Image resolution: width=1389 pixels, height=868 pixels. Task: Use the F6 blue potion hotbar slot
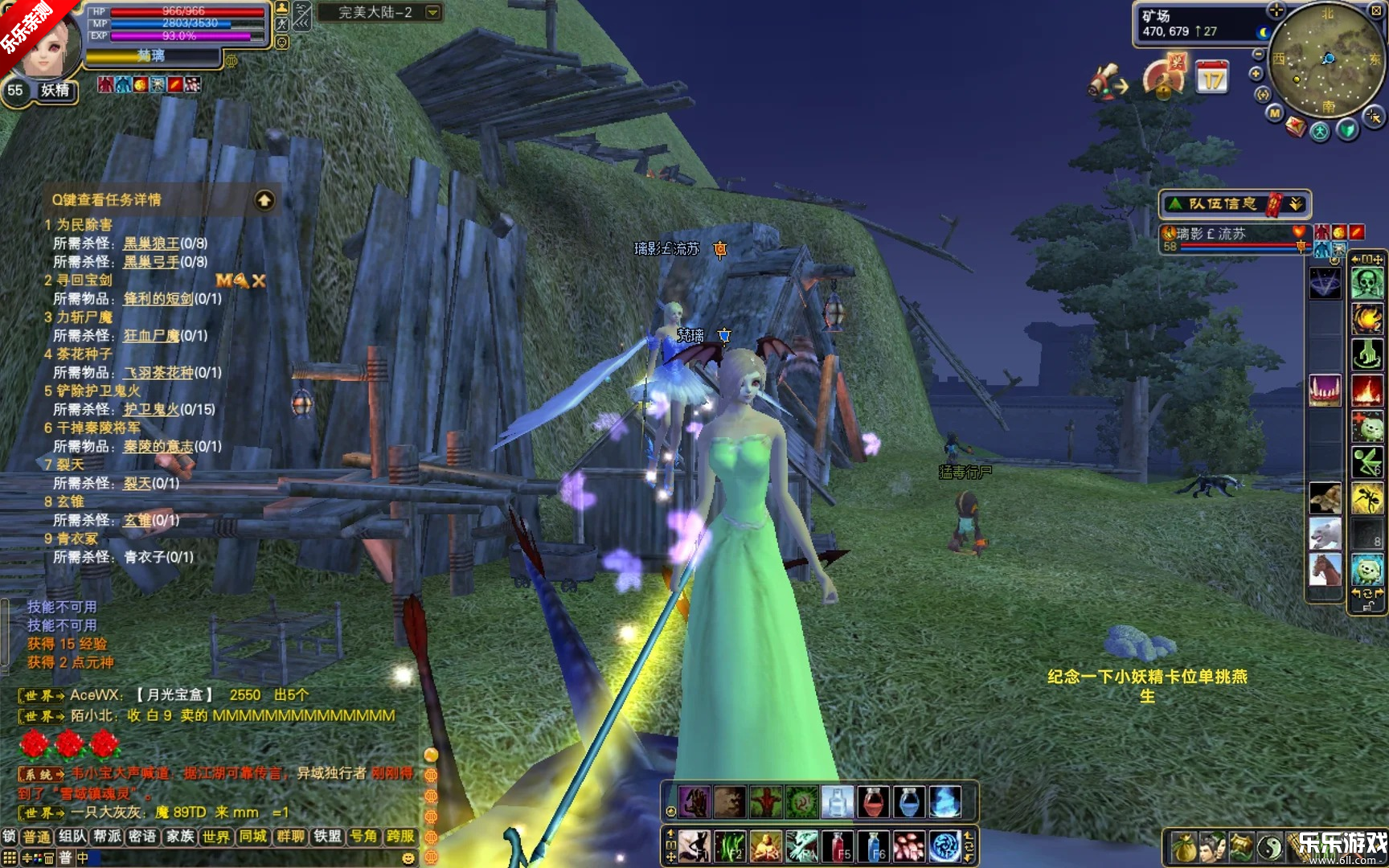(874, 847)
